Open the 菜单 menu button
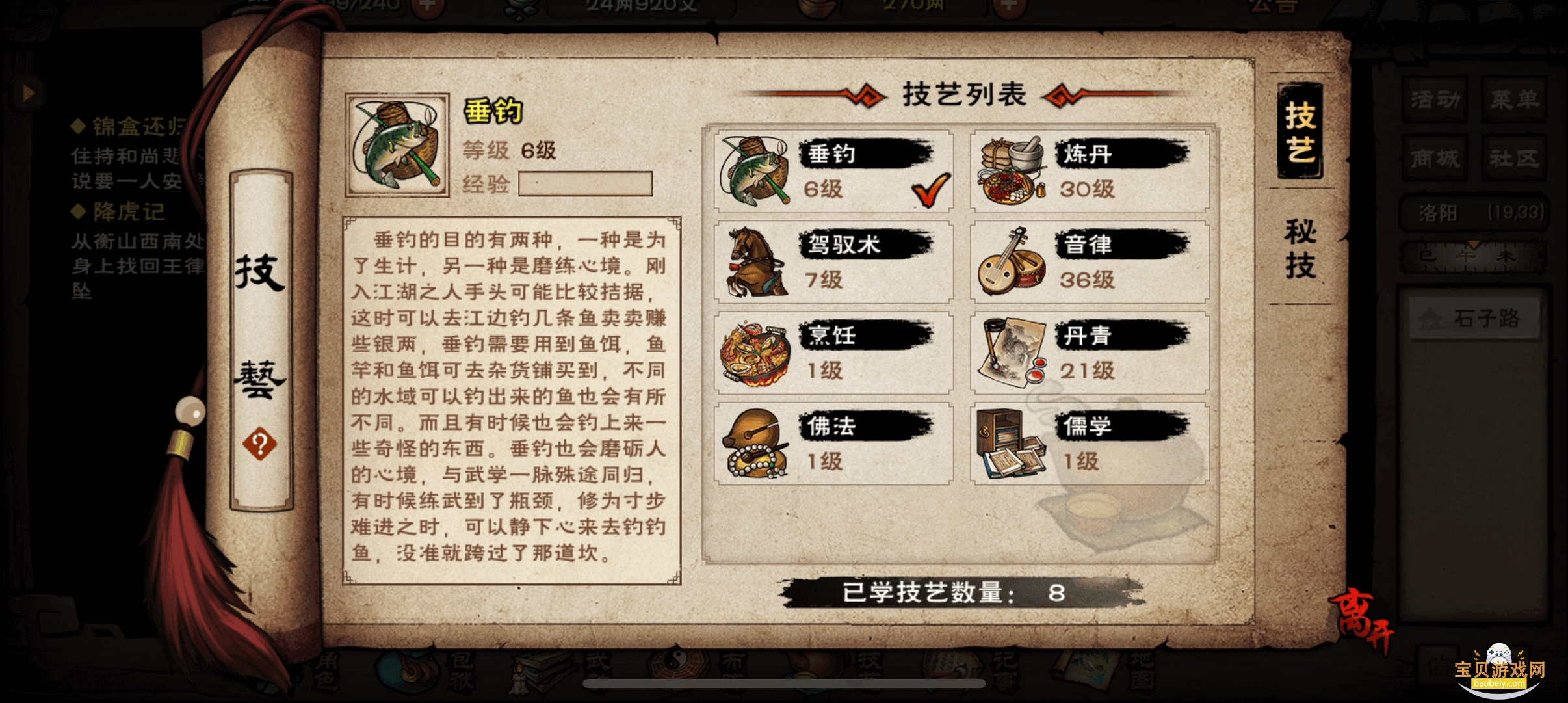The image size is (1568, 703). 1515,98
